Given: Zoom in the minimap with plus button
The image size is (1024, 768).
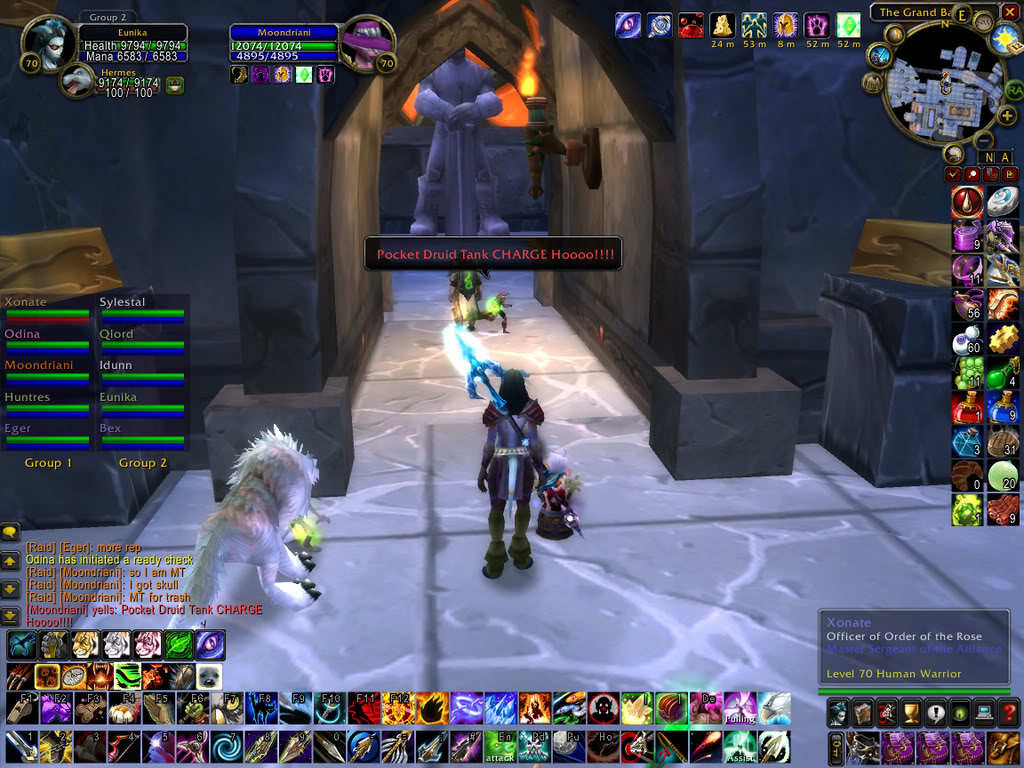Looking at the screenshot, I should point(1006,116).
